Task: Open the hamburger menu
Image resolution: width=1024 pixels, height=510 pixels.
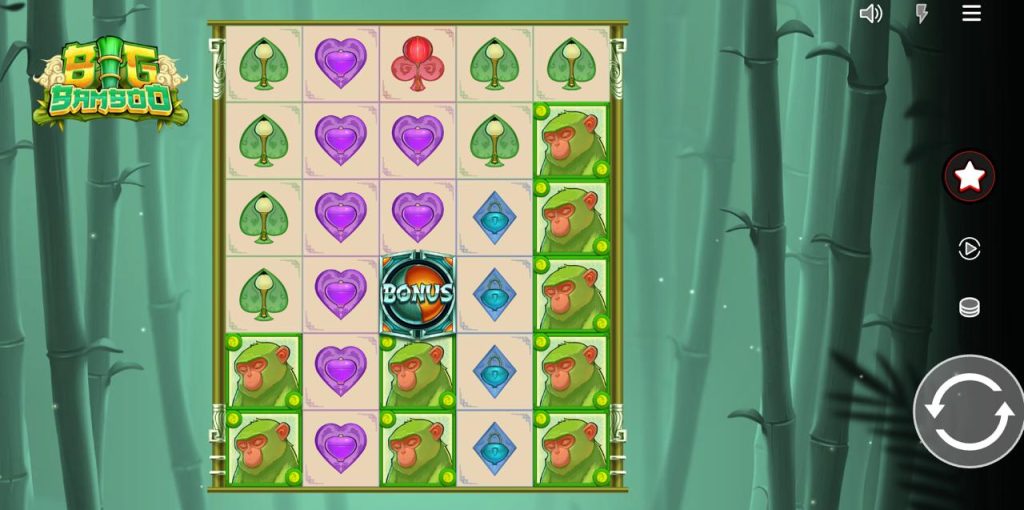Action: (971, 13)
